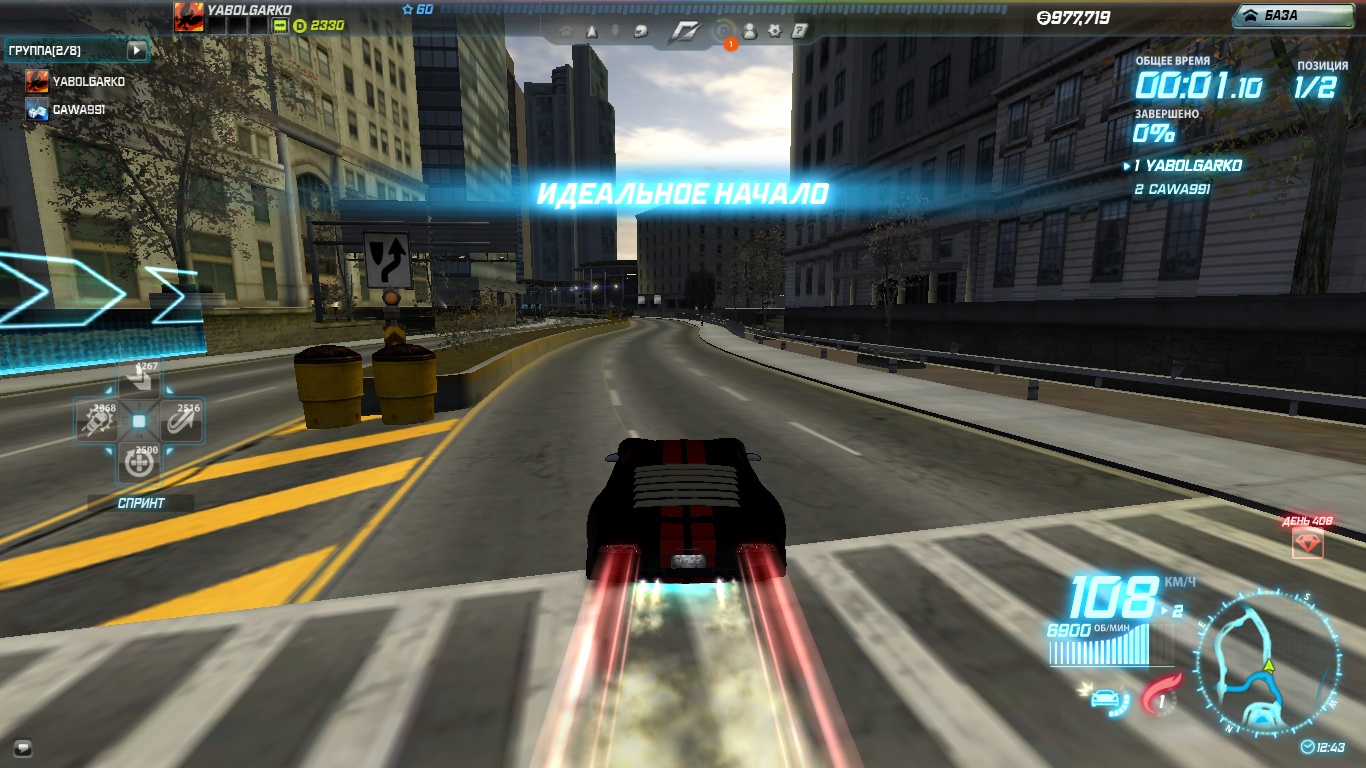This screenshot has width=1366, height=768.
Task: Click the БАЗА safehouse button
Action: click(1294, 15)
